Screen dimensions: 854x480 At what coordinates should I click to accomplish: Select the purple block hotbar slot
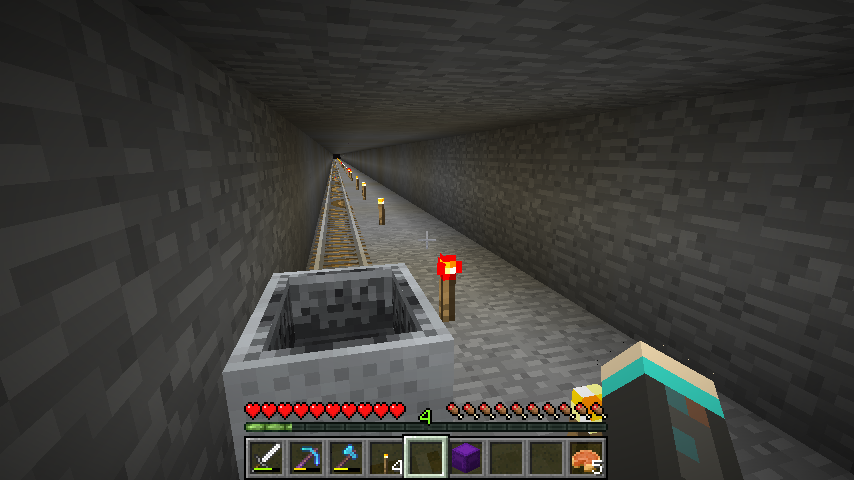click(x=466, y=459)
